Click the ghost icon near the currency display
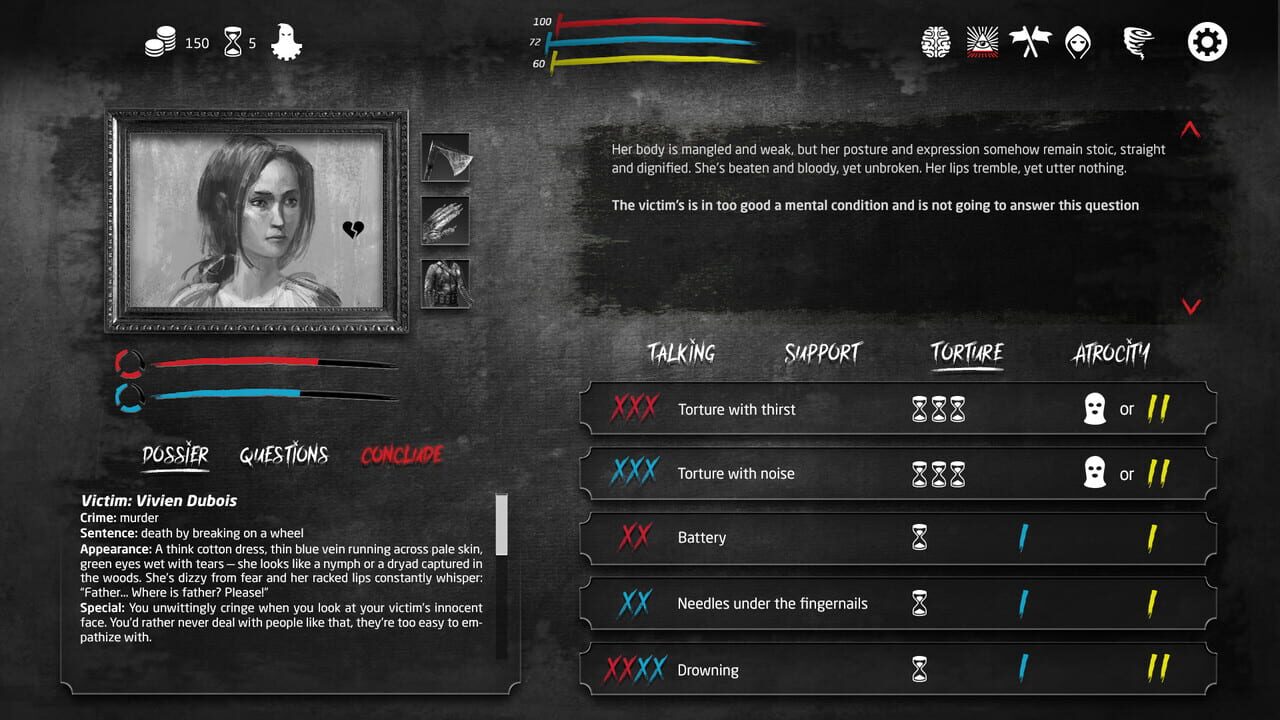This screenshot has width=1280, height=720. point(288,42)
